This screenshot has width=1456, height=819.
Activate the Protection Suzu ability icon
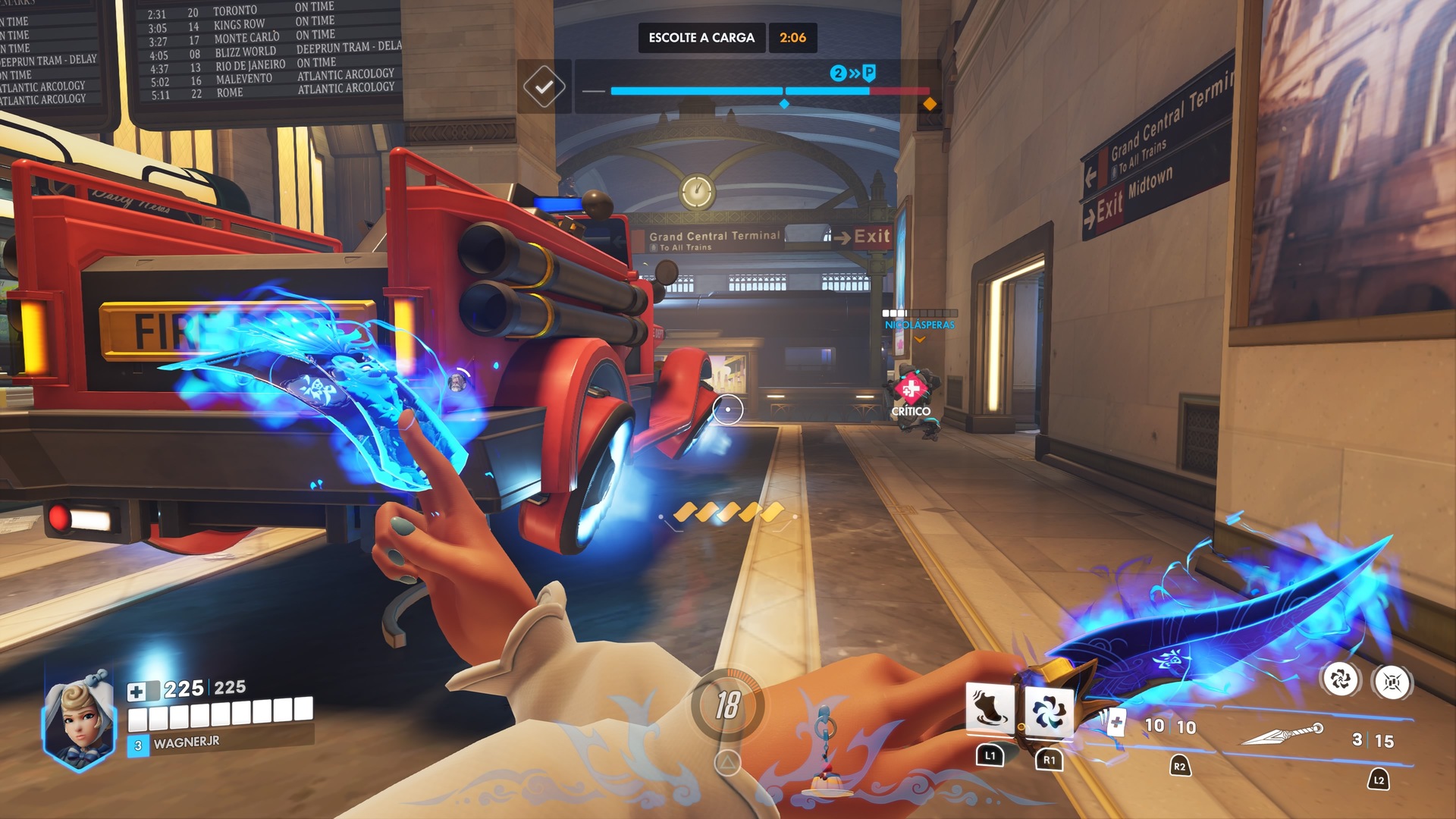pos(1049,712)
